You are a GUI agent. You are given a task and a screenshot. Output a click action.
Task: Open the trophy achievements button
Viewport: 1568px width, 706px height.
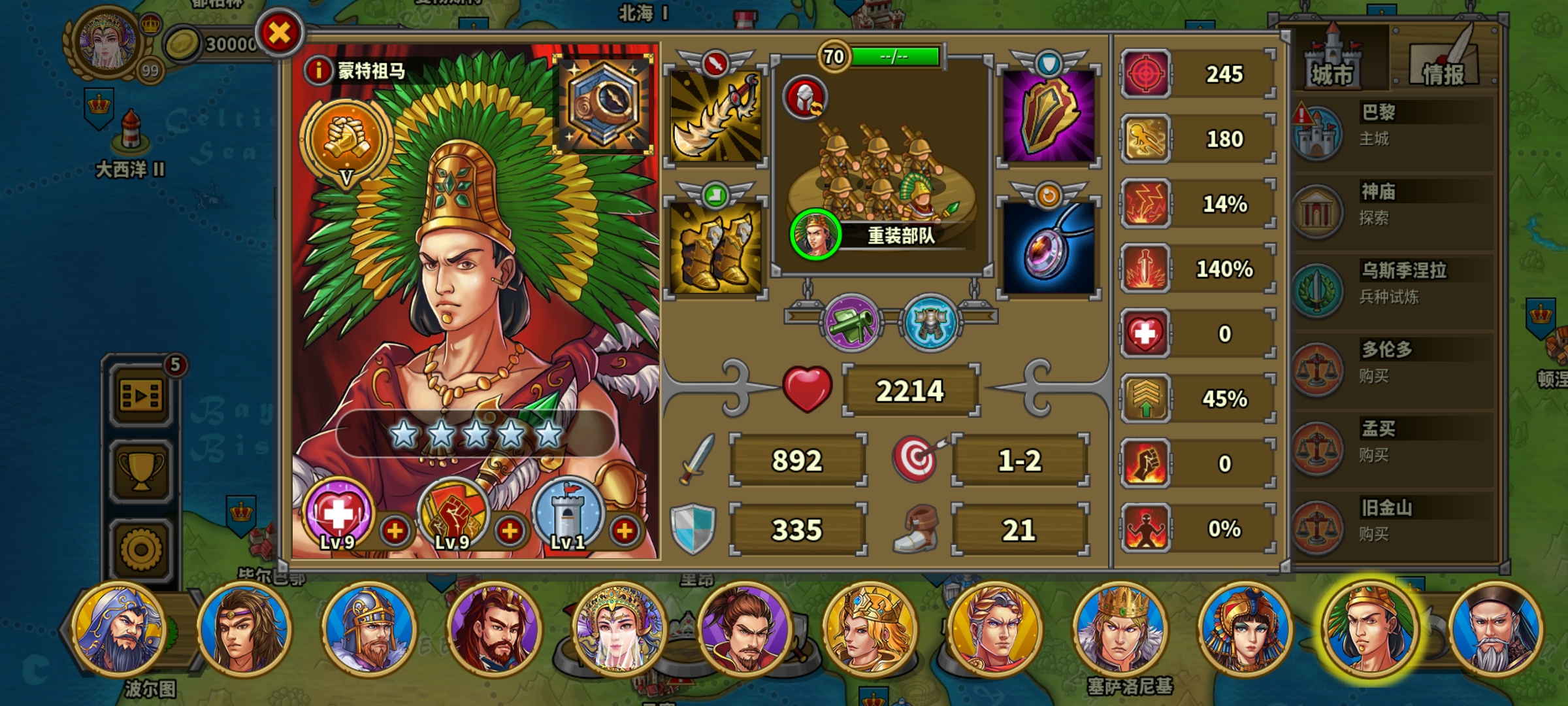[141, 472]
